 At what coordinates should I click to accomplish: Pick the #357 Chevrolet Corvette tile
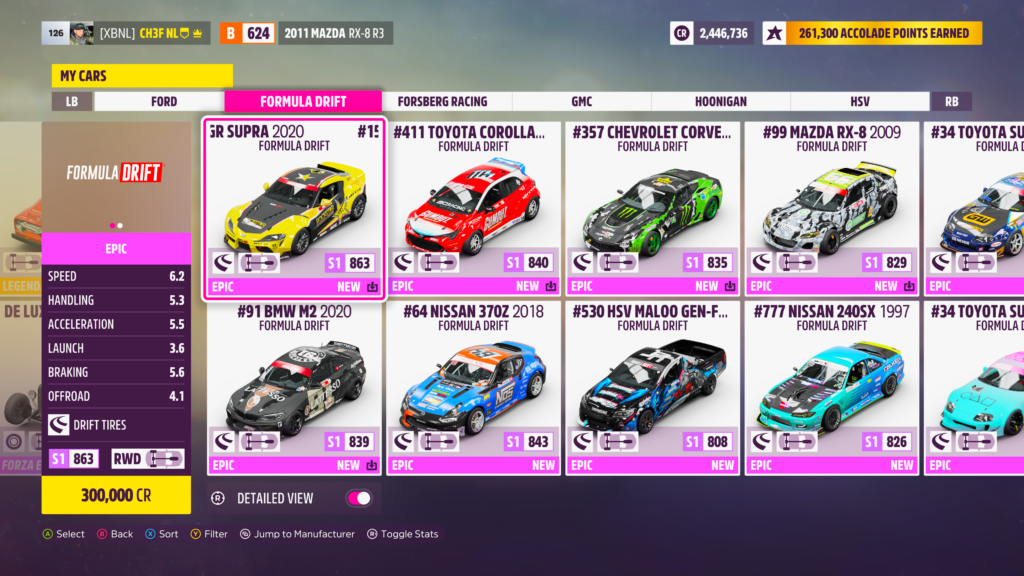(x=654, y=208)
